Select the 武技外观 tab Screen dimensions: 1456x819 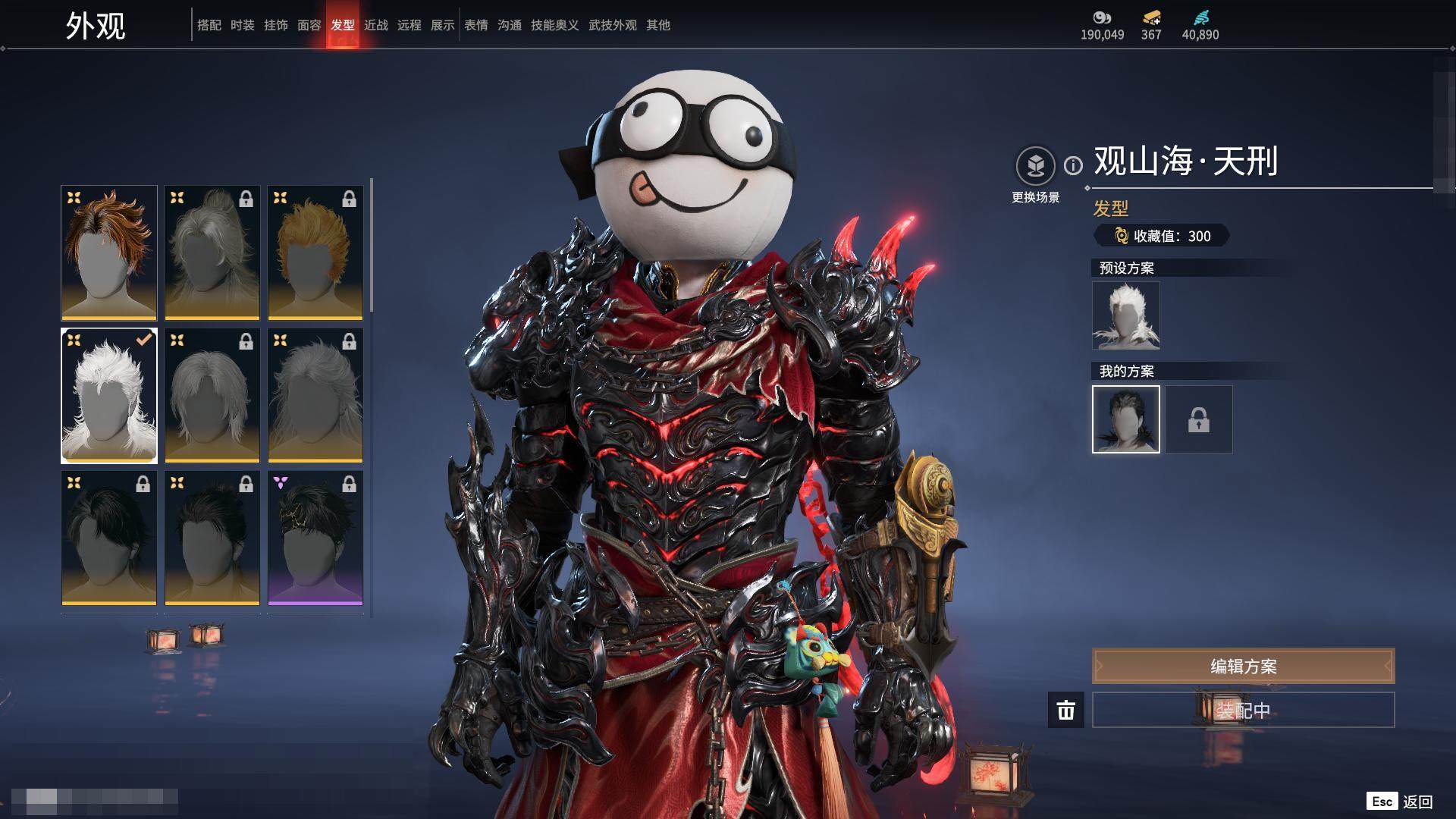tap(612, 25)
